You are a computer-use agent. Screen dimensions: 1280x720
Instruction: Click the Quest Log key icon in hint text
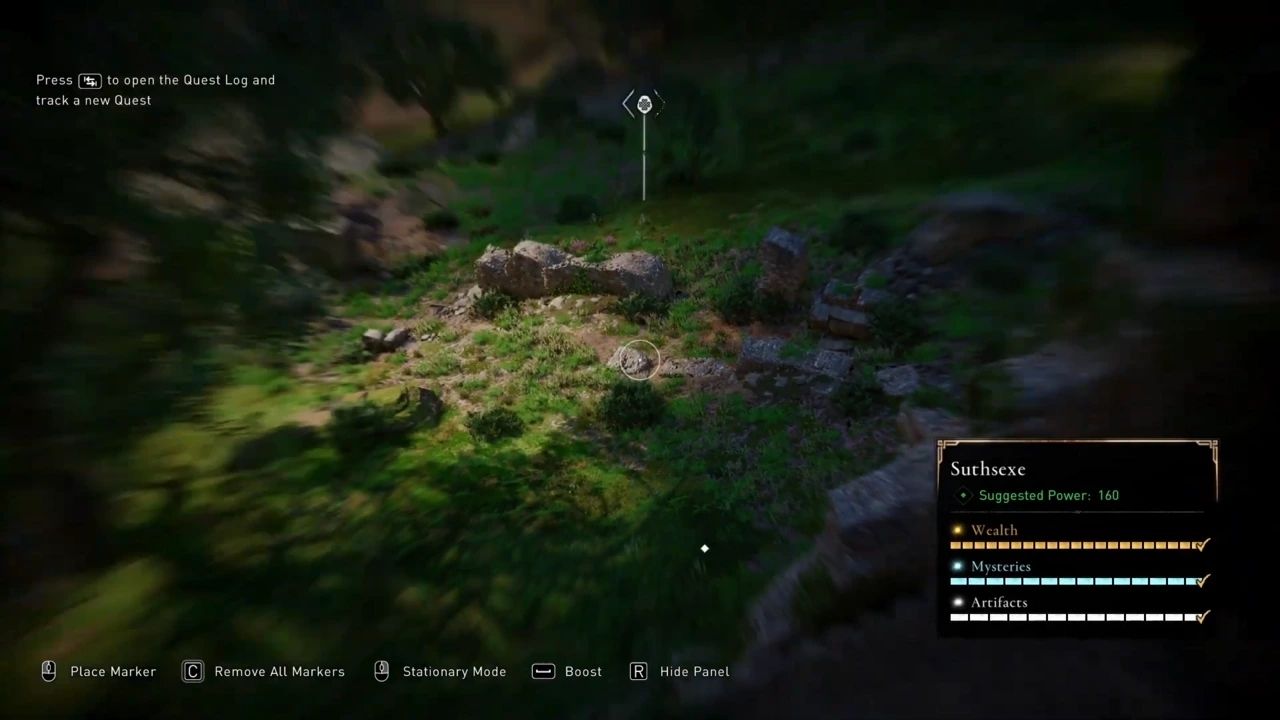pos(90,80)
